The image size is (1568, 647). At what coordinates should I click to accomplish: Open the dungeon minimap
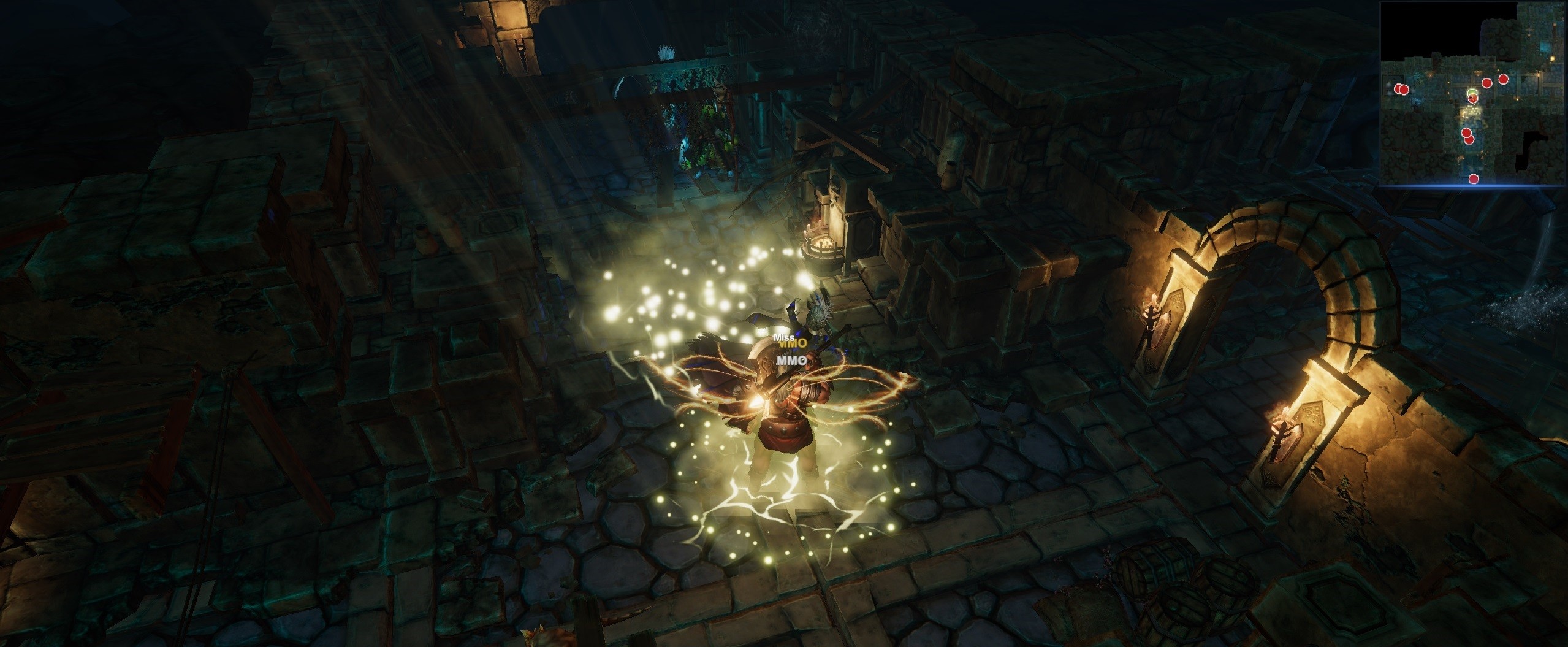coord(1473,93)
